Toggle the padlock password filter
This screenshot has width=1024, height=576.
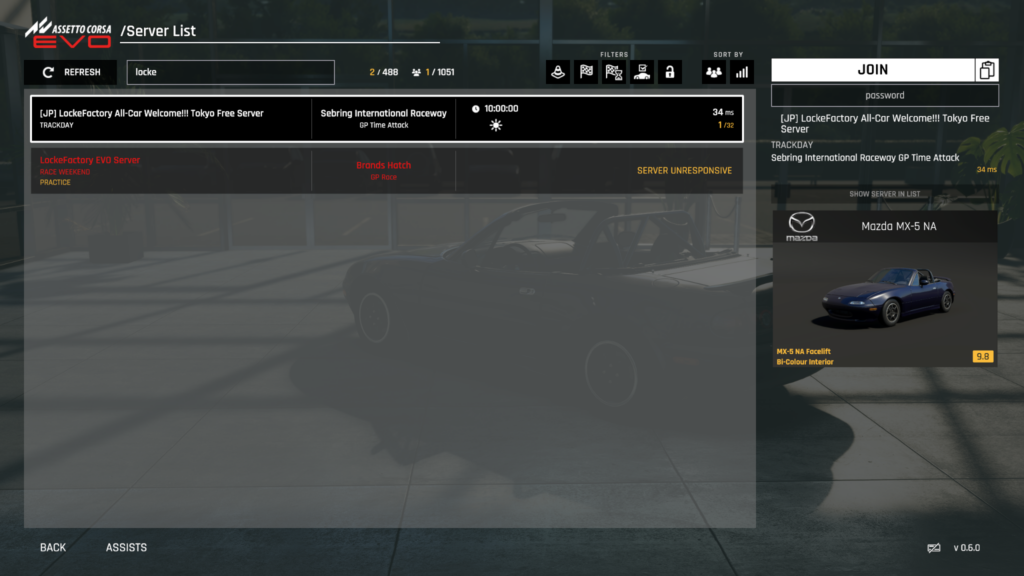point(669,72)
